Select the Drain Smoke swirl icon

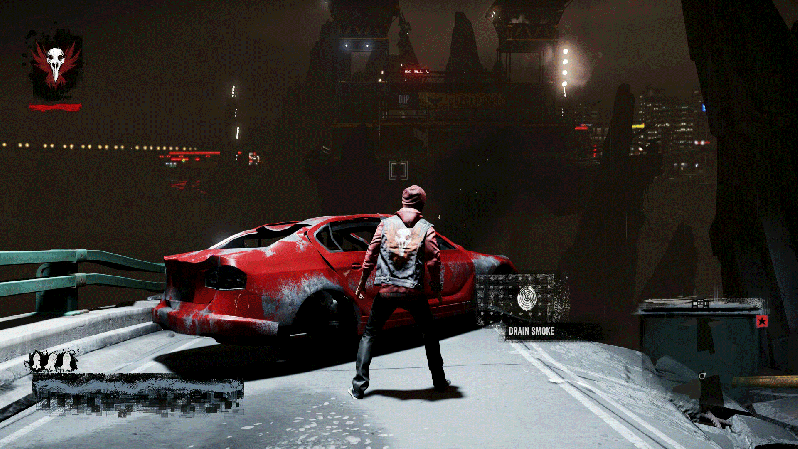pos(527,297)
